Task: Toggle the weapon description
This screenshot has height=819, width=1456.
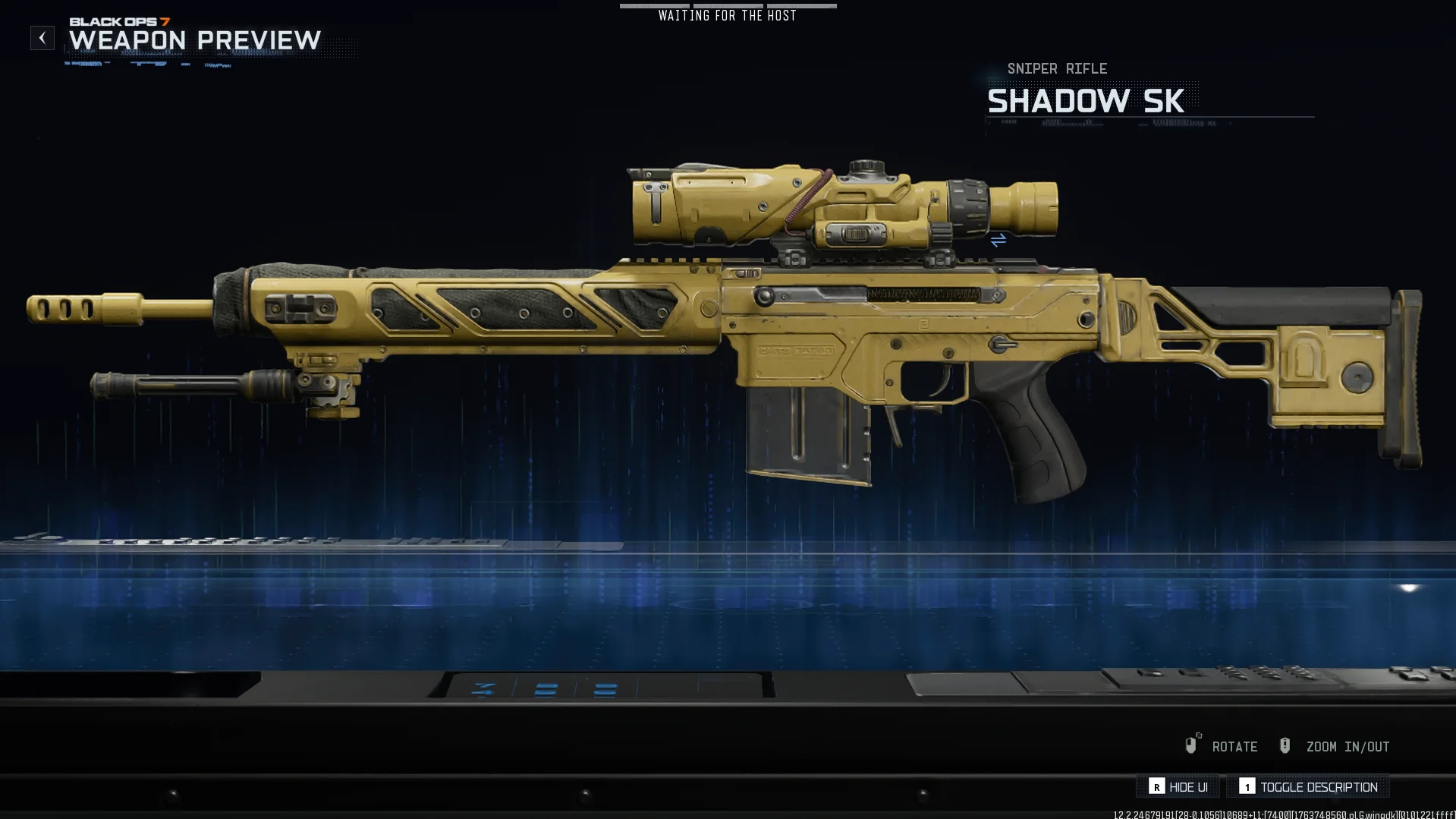Action: [x=1309, y=787]
